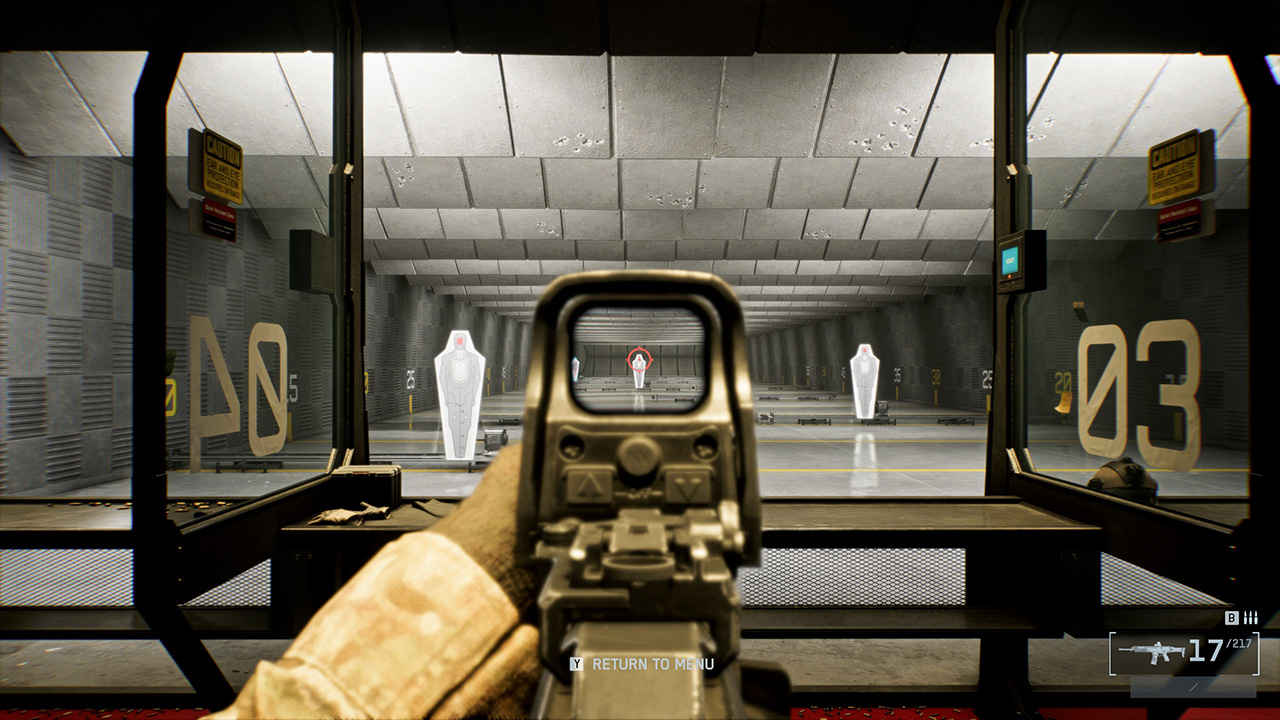Toggle the fire mode bullets indicator
Screen dimensions: 1280x720
pos(1250,618)
